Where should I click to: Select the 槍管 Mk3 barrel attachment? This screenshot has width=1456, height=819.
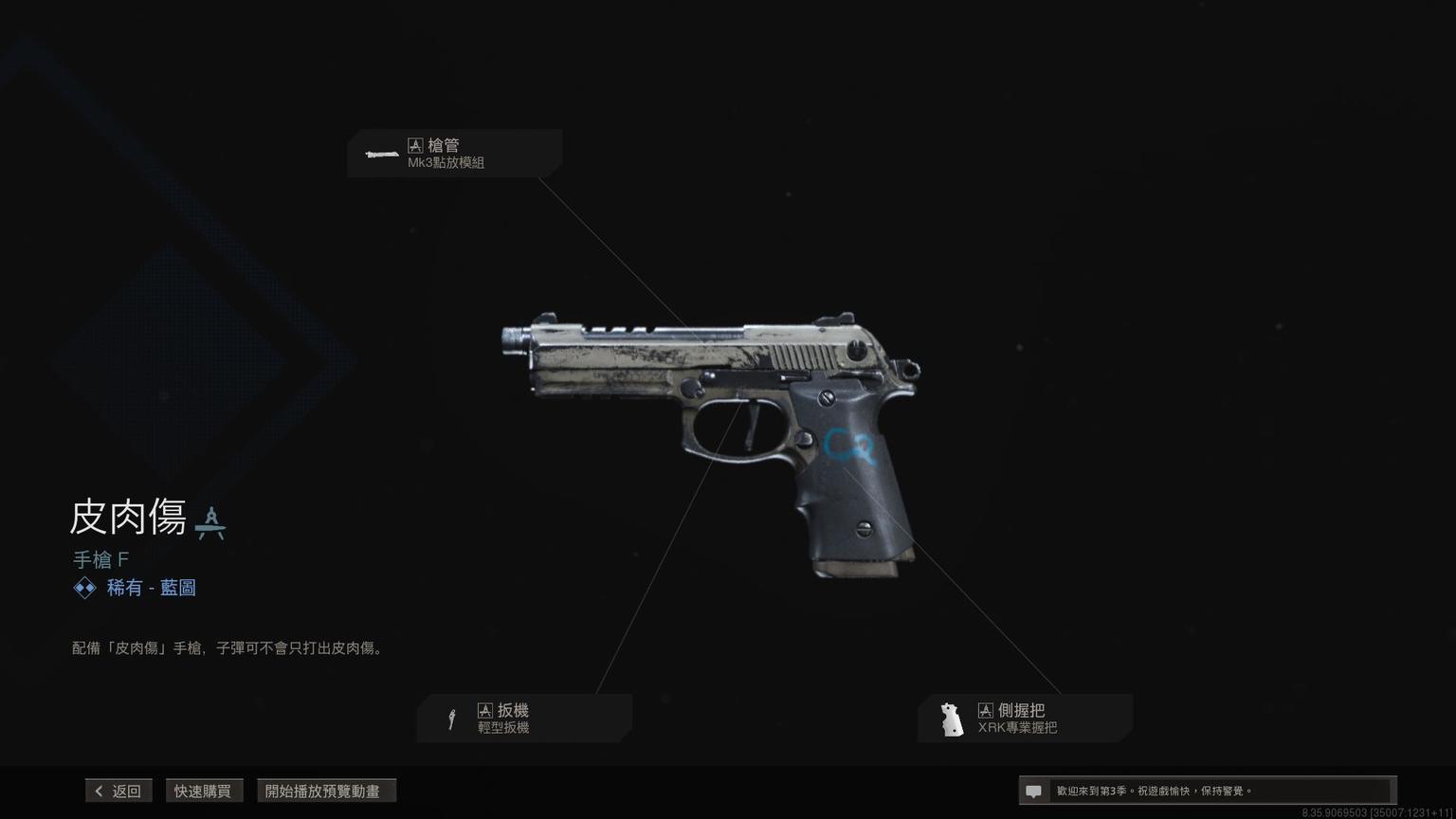[x=455, y=154]
